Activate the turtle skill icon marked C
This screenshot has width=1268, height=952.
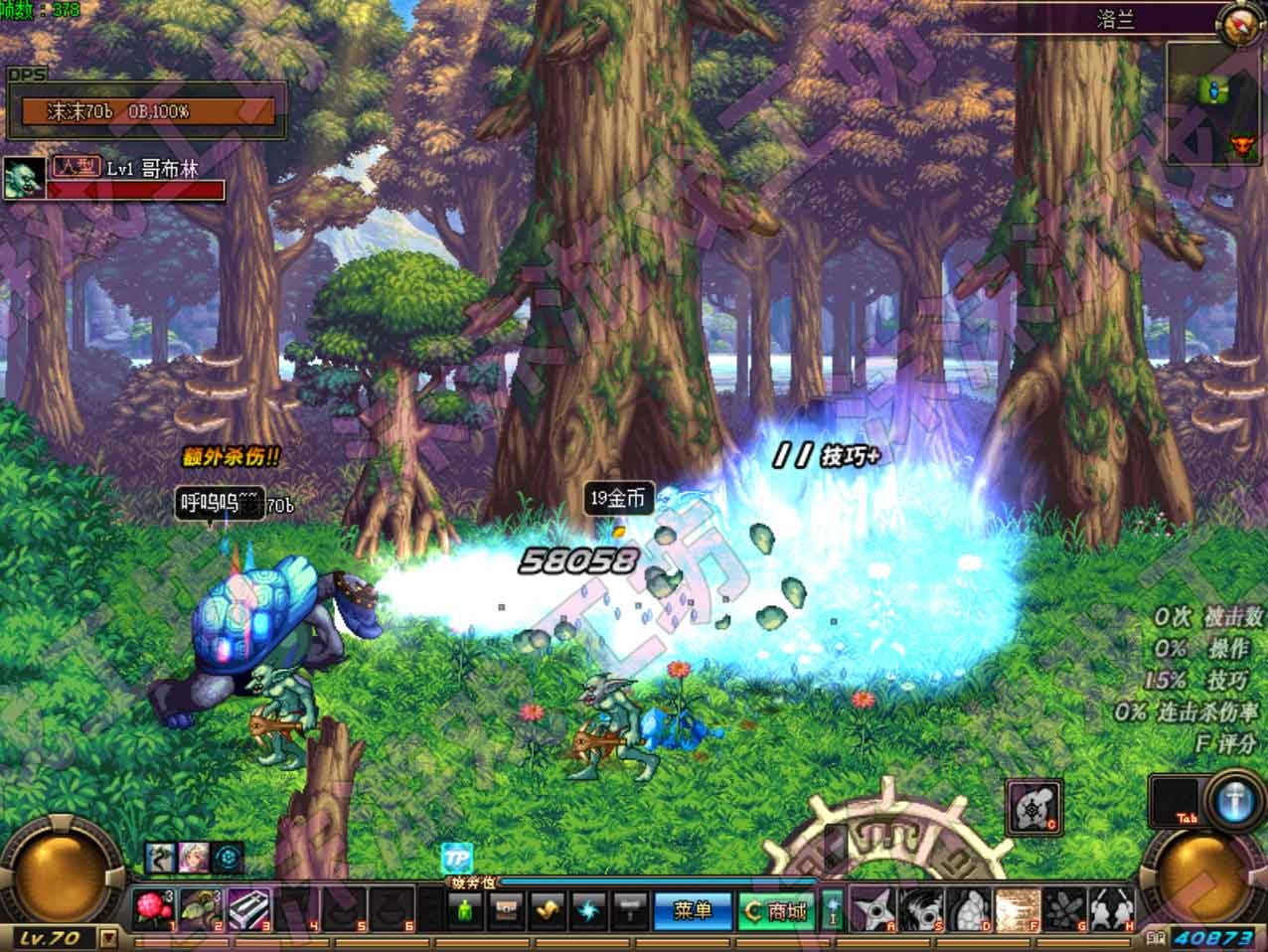point(1034,807)
